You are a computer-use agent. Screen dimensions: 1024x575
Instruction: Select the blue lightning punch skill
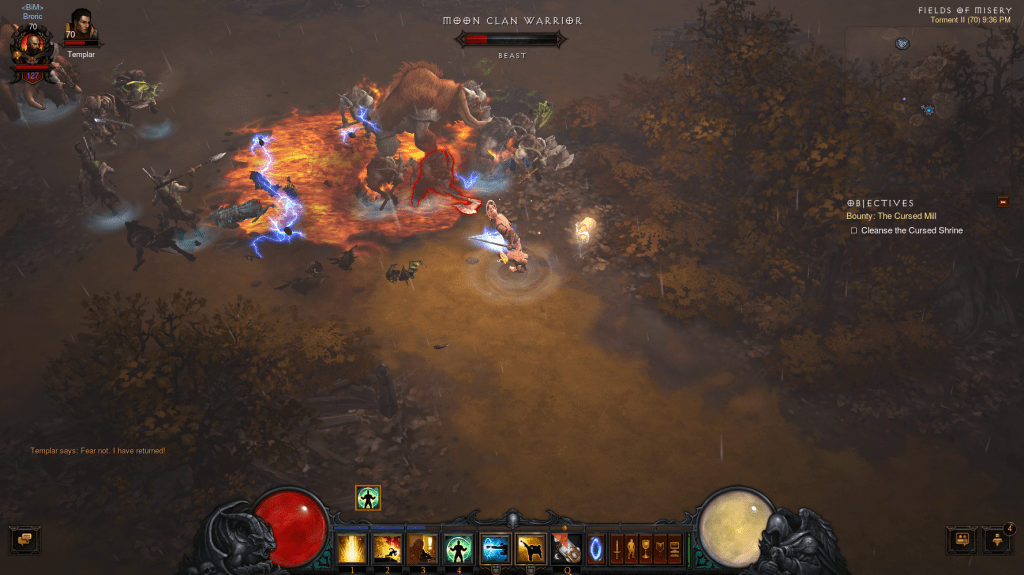coord(495,548)
